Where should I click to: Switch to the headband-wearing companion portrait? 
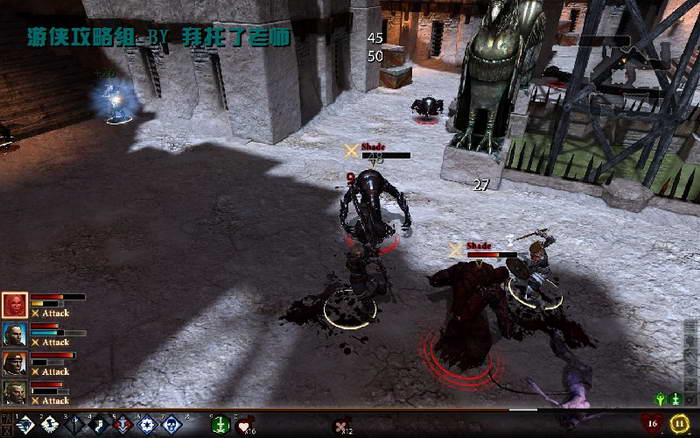pos(14,363)
